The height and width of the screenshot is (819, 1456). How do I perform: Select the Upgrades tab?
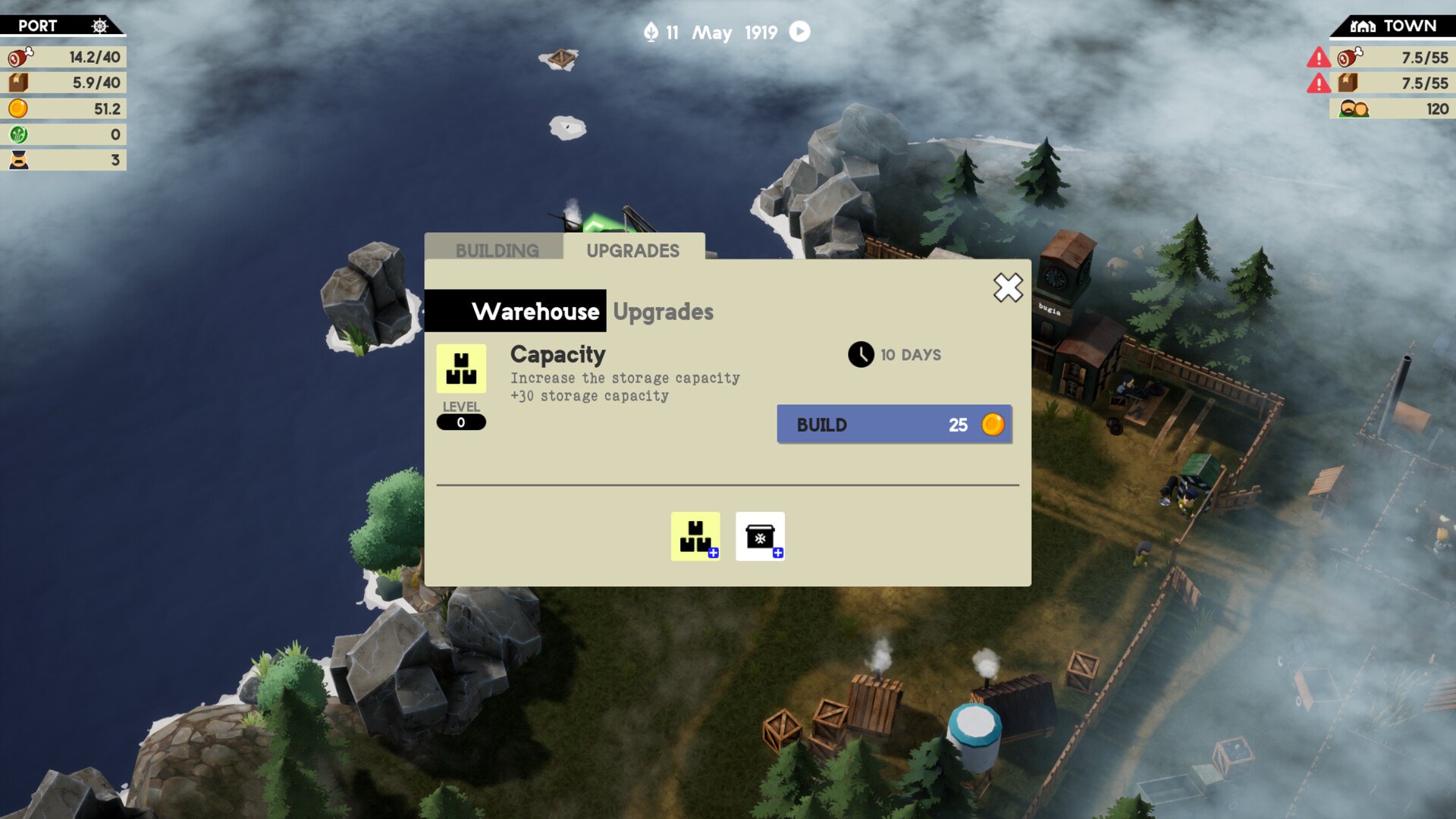point(632,249)
